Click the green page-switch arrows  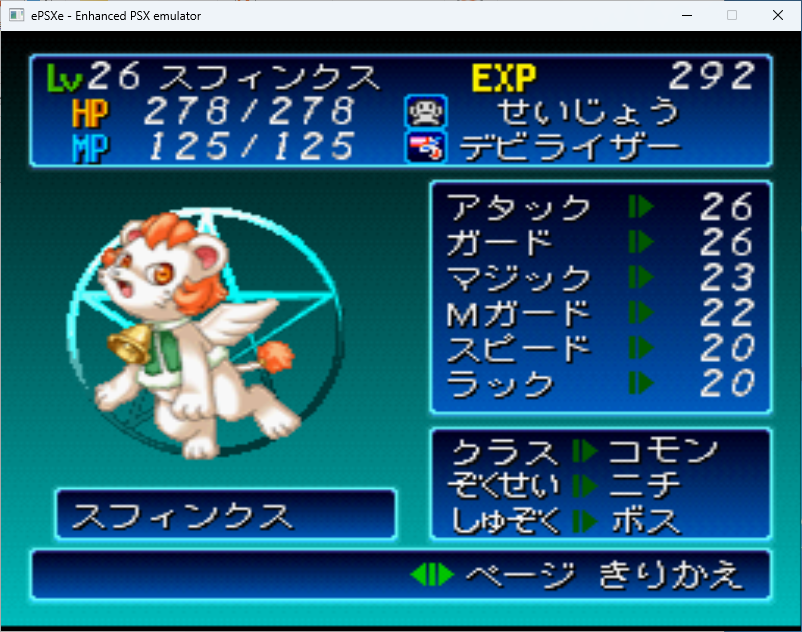(432, 575)
